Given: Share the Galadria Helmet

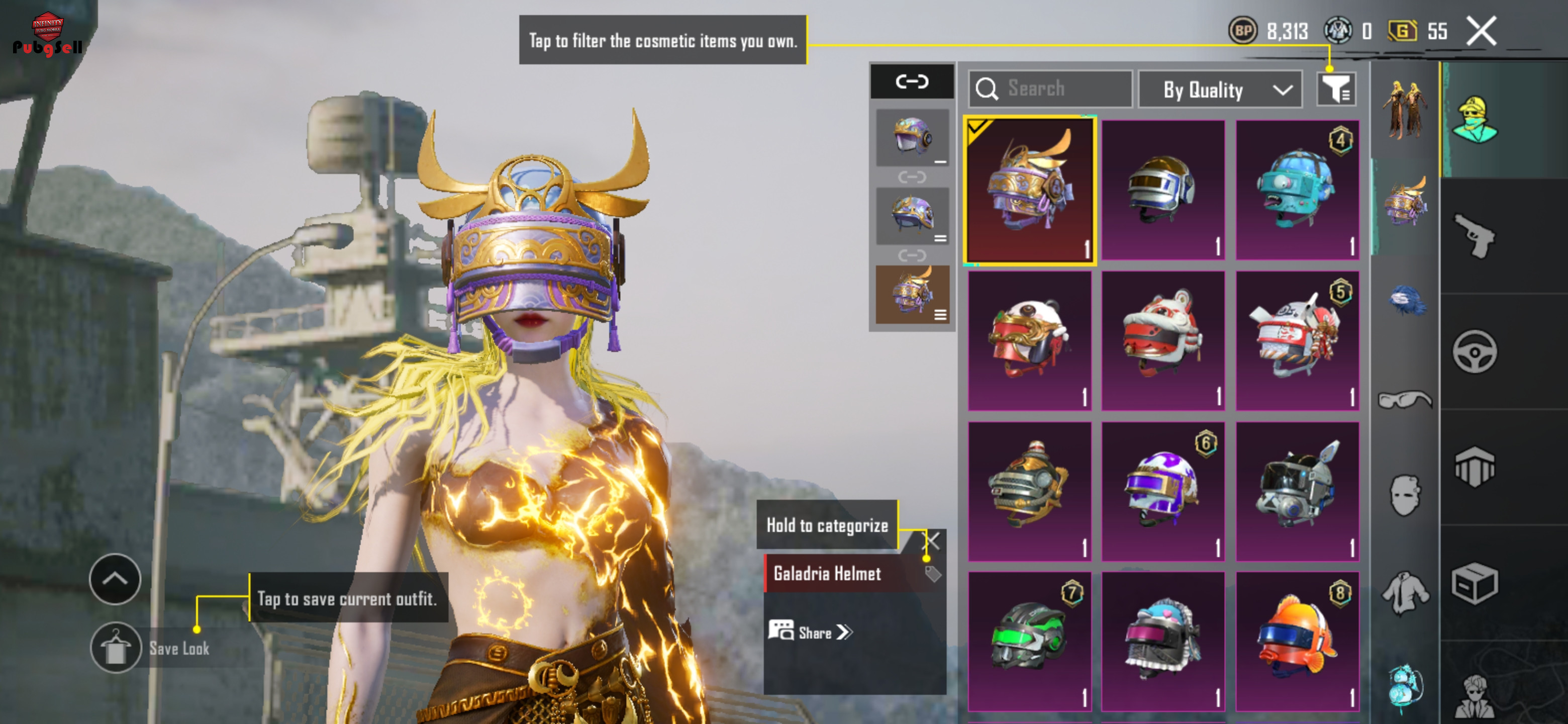Looking at the screenshot, I should click(811, 632).
